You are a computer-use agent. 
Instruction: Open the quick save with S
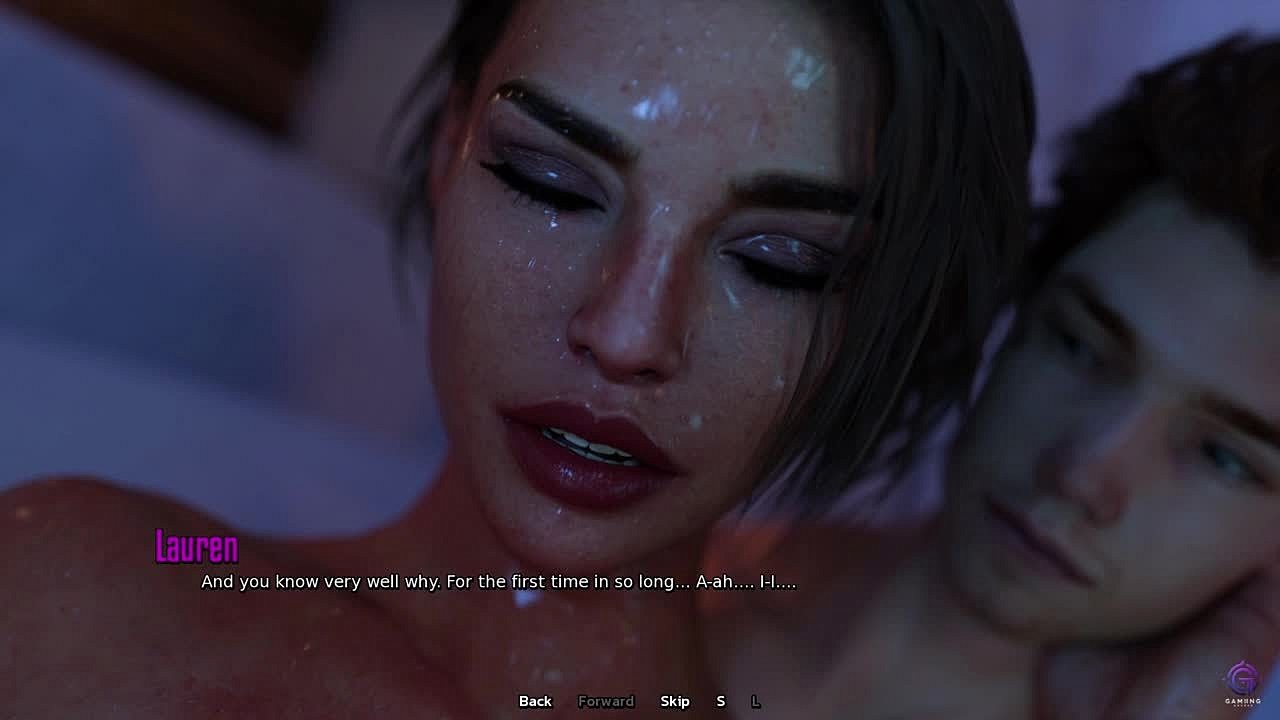(x=720, y=701)
